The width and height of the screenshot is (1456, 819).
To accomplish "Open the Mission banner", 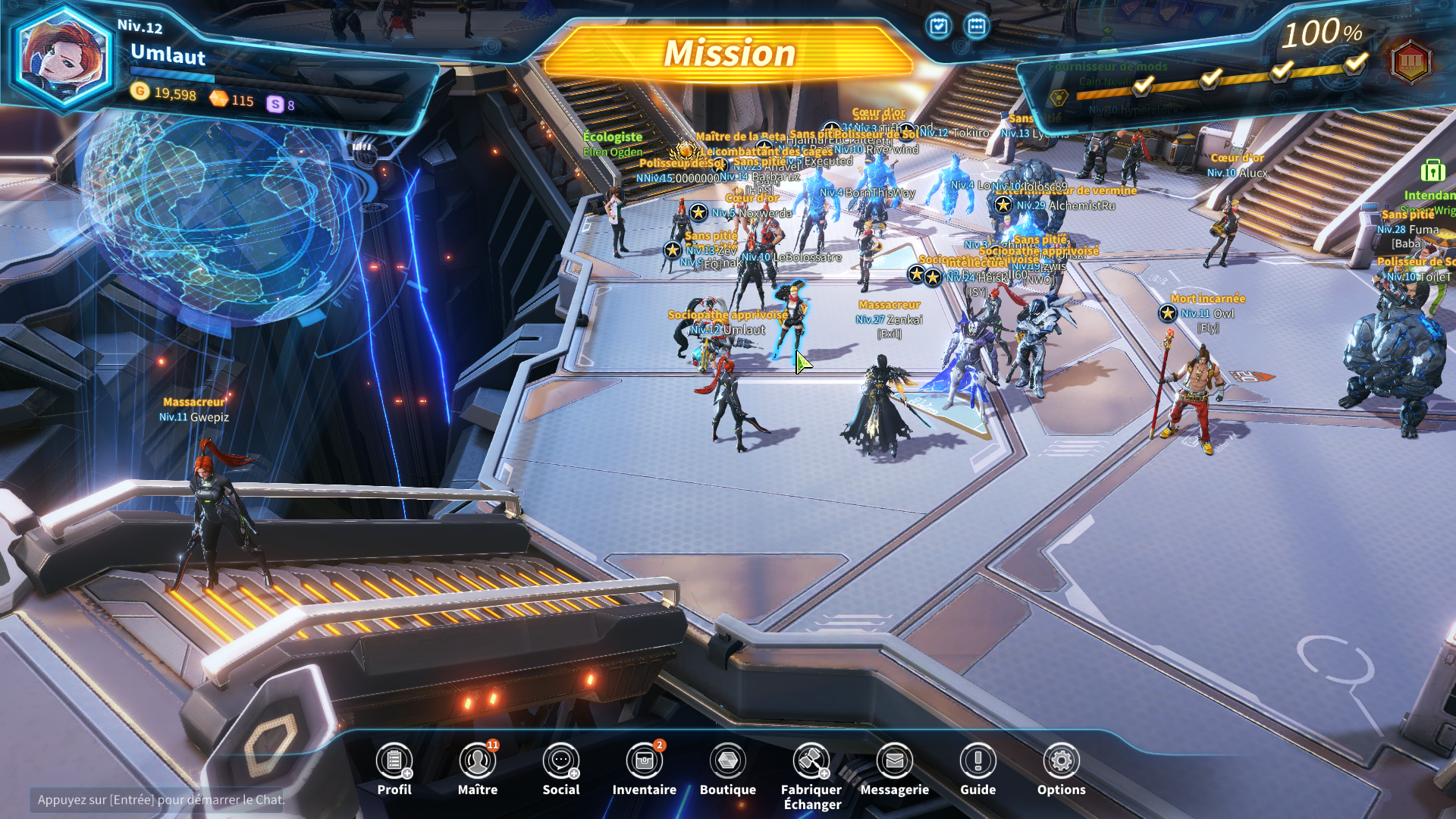I will click(x=730, y=53).
